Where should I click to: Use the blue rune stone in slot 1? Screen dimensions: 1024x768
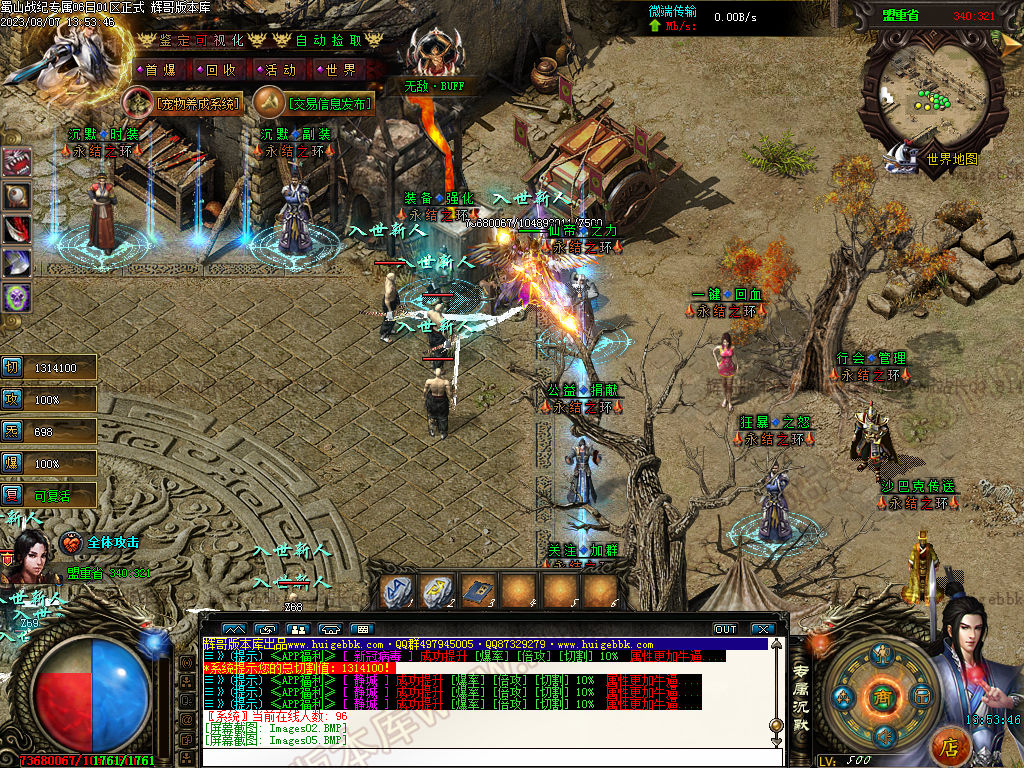(397, 591)
